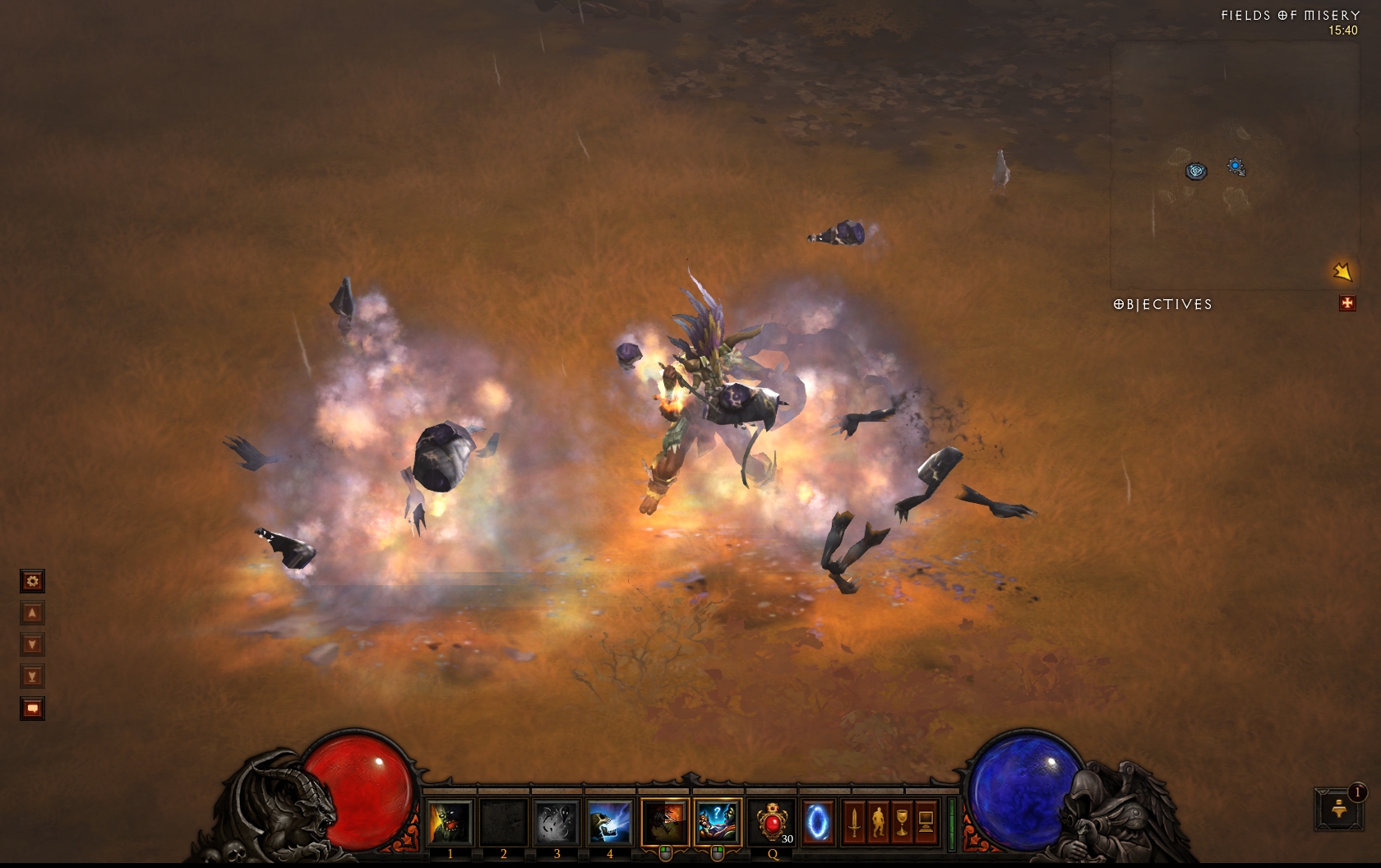1381x868 pixels.
Task: Cast the gray spirit skill in slot 3
Action: 556,822
